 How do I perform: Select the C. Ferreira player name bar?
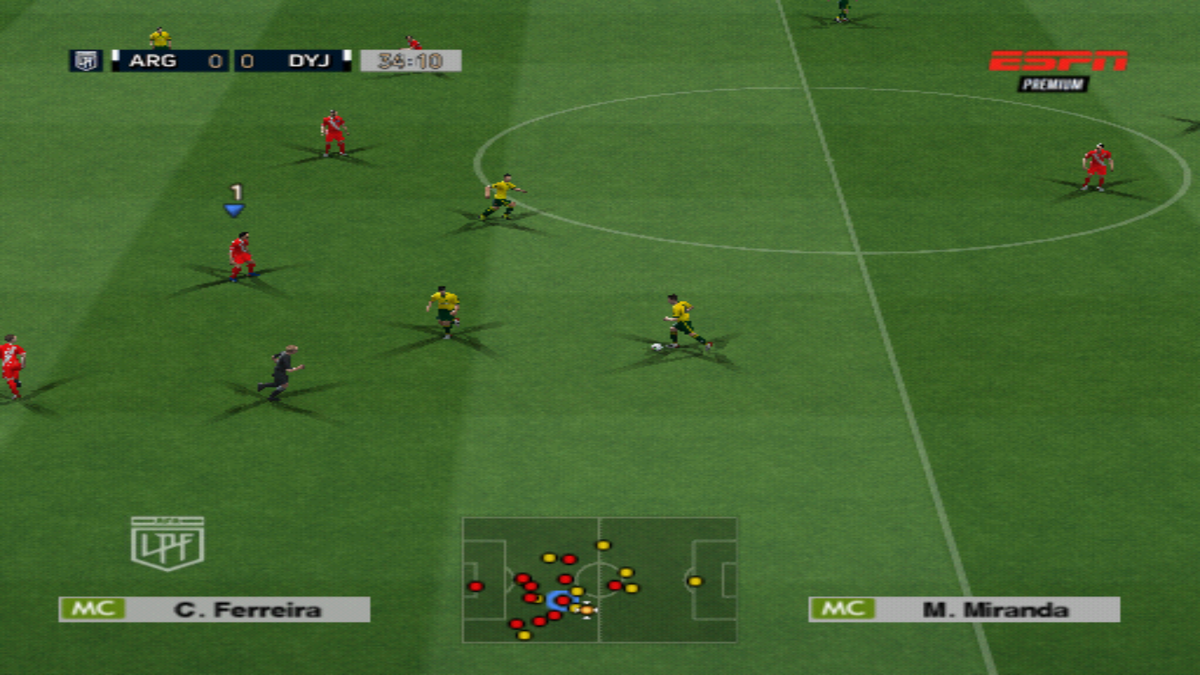(214, 609)
